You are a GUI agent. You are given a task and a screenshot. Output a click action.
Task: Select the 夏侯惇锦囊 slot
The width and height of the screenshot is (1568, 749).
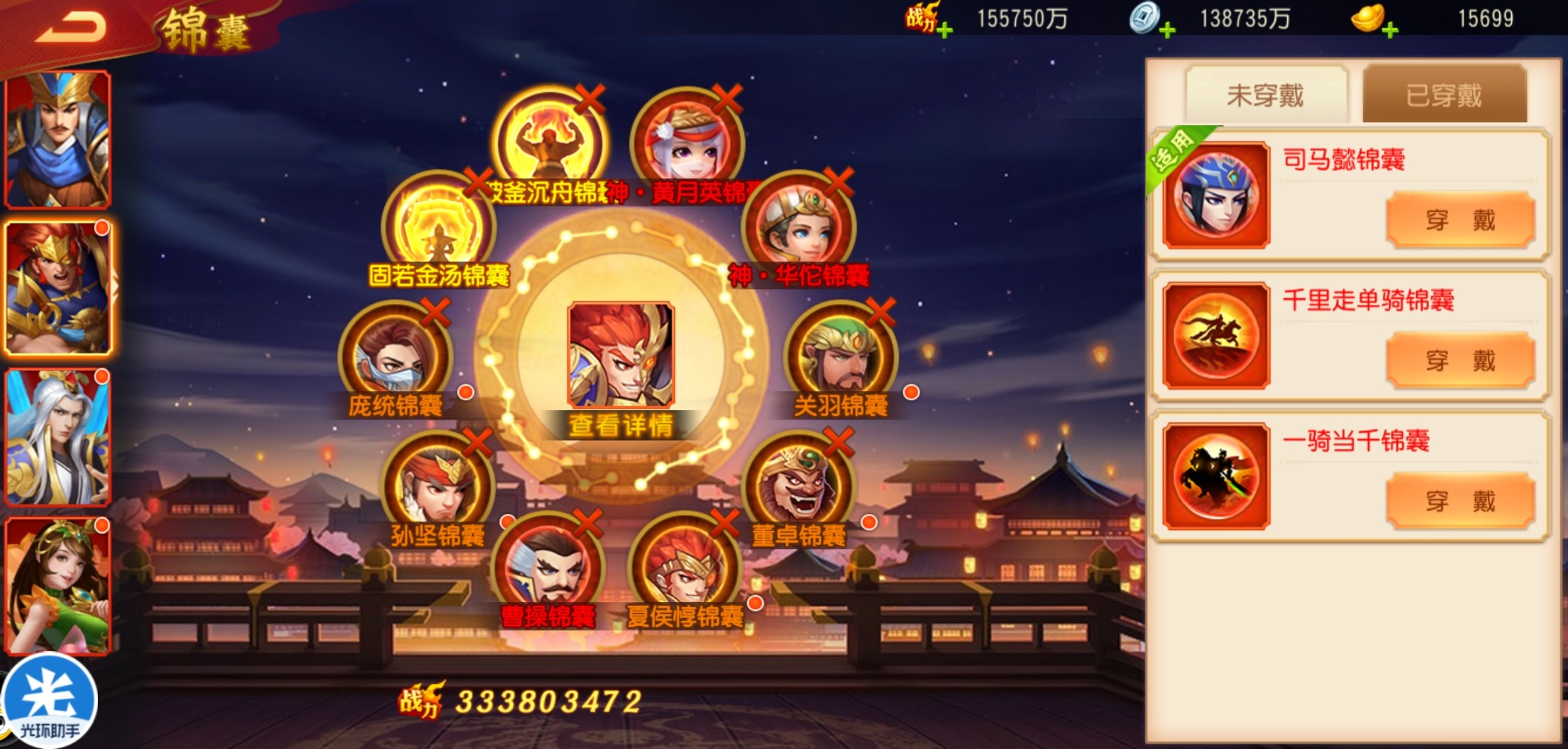coord(685,567)
